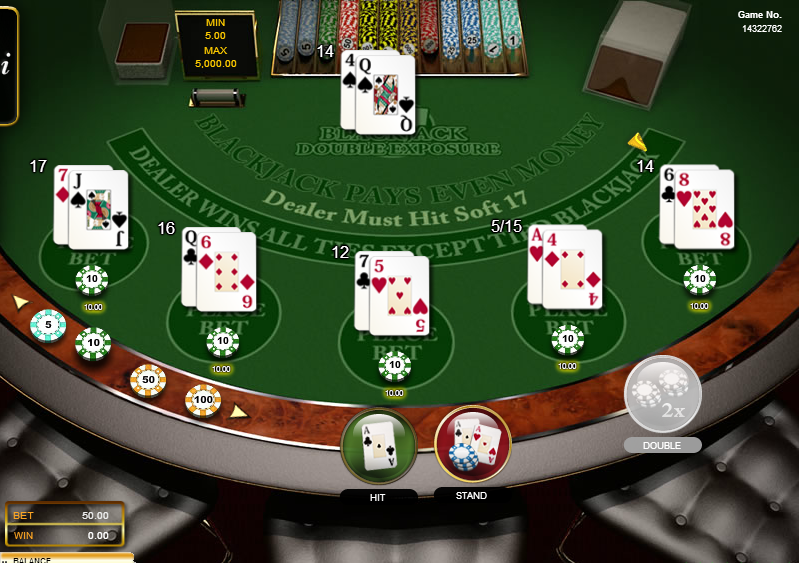Screen dimensions: 799x563
Task: Hit to draw another card
Action: tap(379, 447)
